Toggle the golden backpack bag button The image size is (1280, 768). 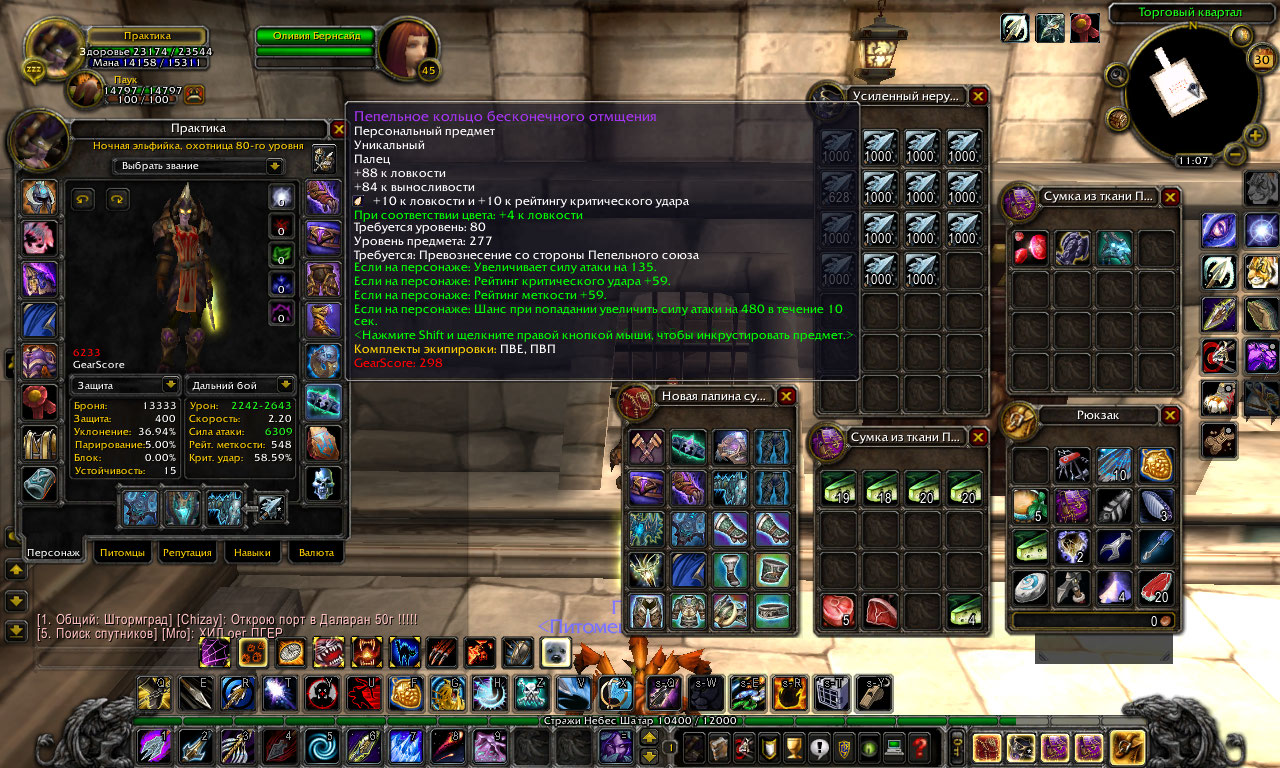pos(1127,747)
